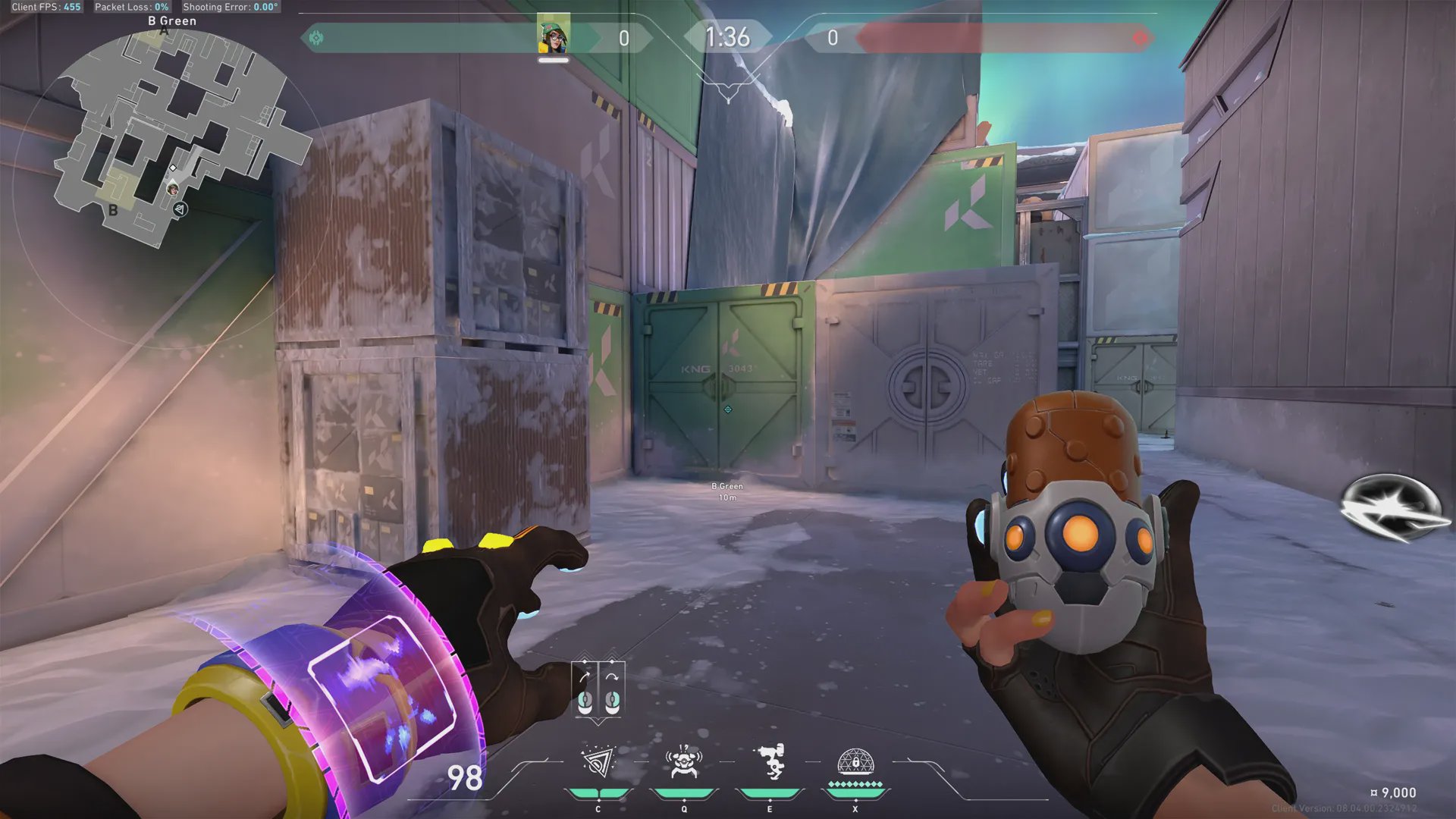Select the Turret ability icon
The height and width of the screenshot is (819, 1456).
[x=770, y=762]
